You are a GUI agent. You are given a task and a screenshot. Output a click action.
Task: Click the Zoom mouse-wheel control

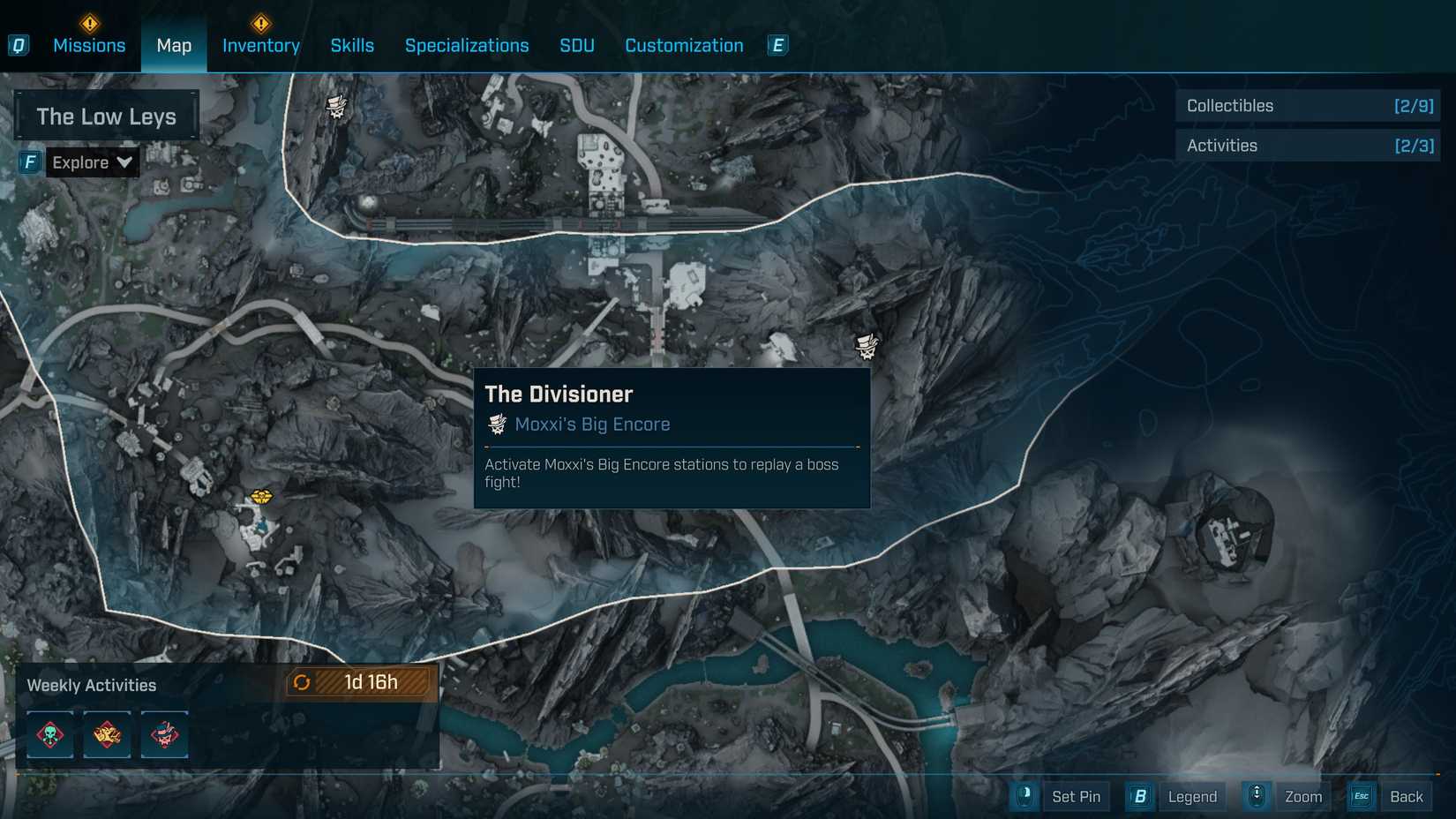point(1255,796)
